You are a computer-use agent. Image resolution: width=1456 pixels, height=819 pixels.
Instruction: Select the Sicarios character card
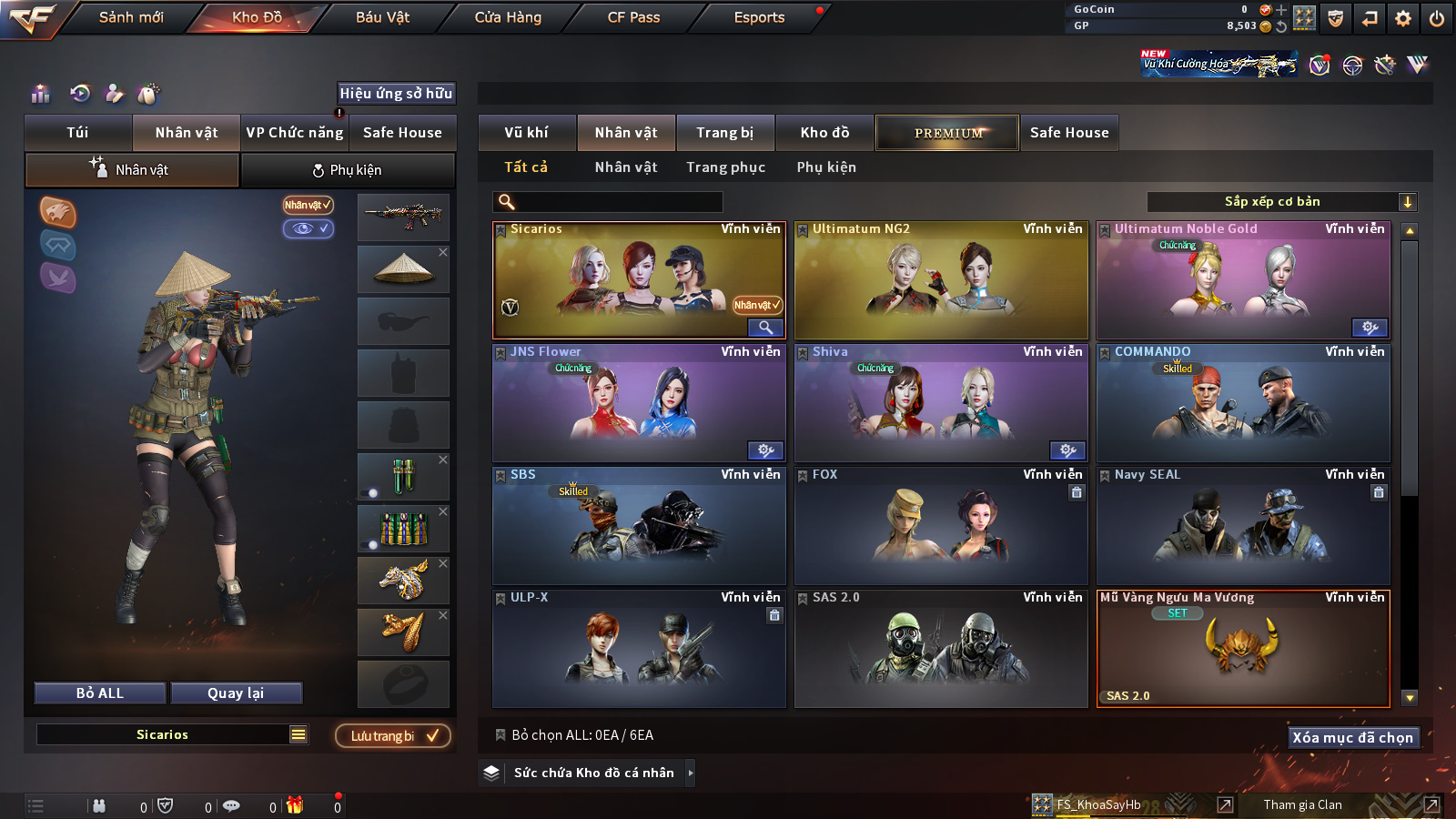(x=638, y=280)
